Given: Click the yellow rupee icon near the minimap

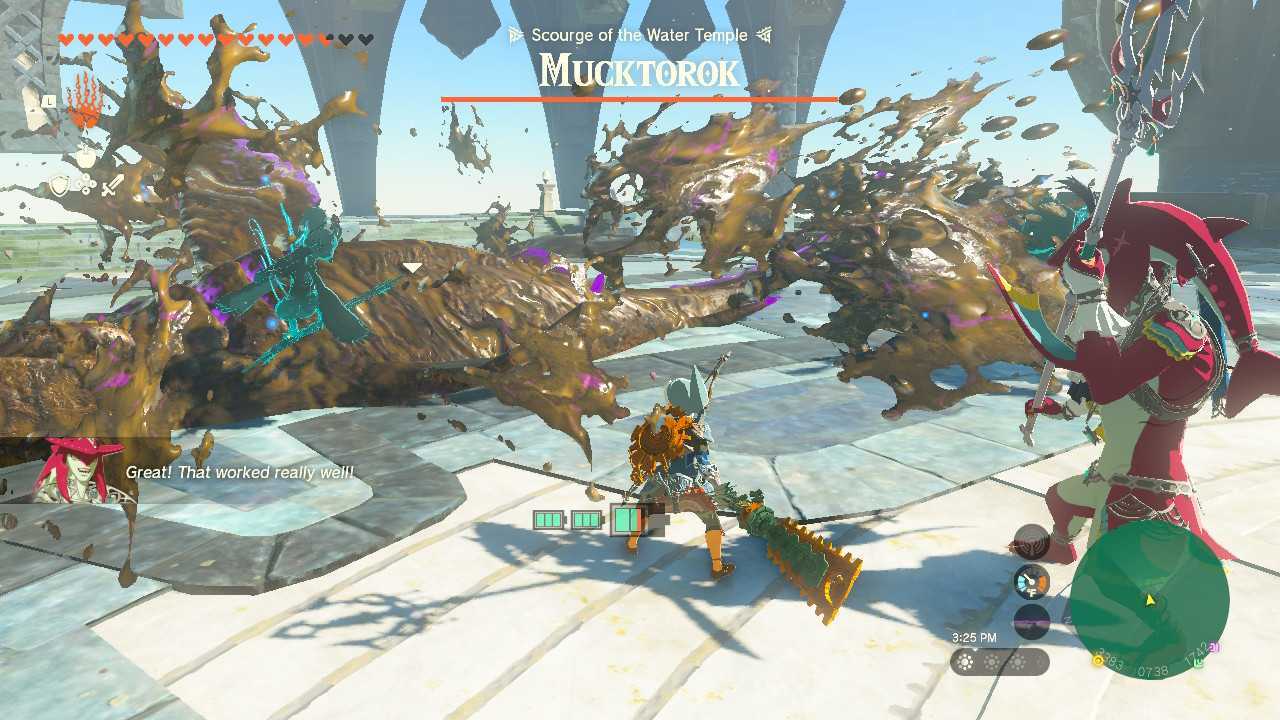Looking at the screenshot, I should pos(1096,660).
